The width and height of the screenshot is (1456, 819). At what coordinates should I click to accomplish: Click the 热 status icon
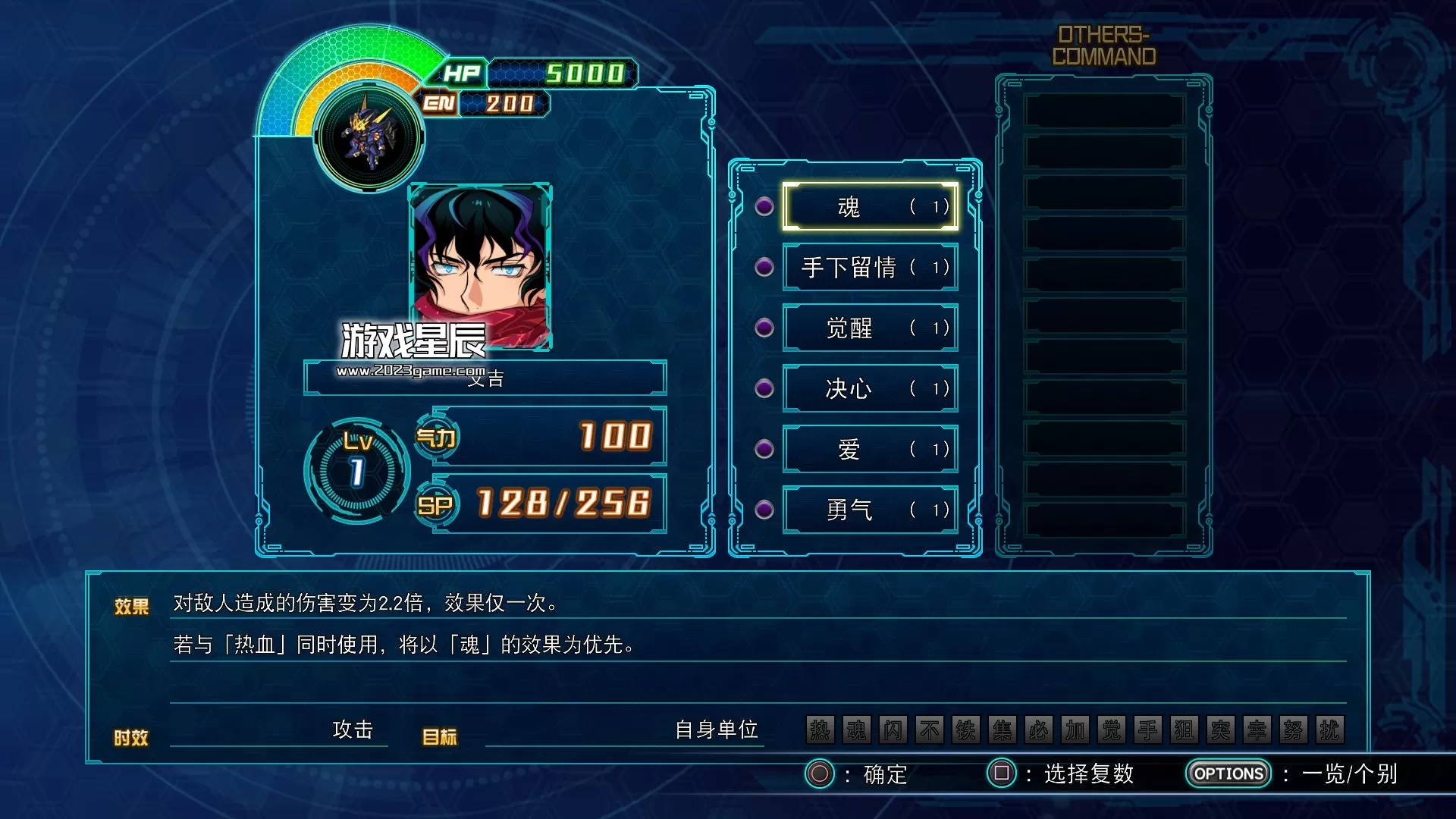click(x=820, y=730)
